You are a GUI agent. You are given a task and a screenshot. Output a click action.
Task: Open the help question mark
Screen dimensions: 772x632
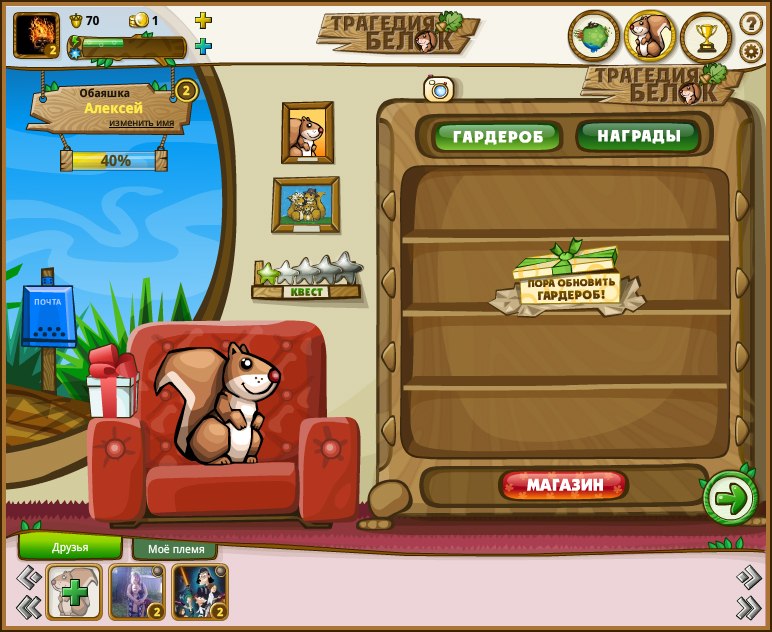(x=750, y=23)
